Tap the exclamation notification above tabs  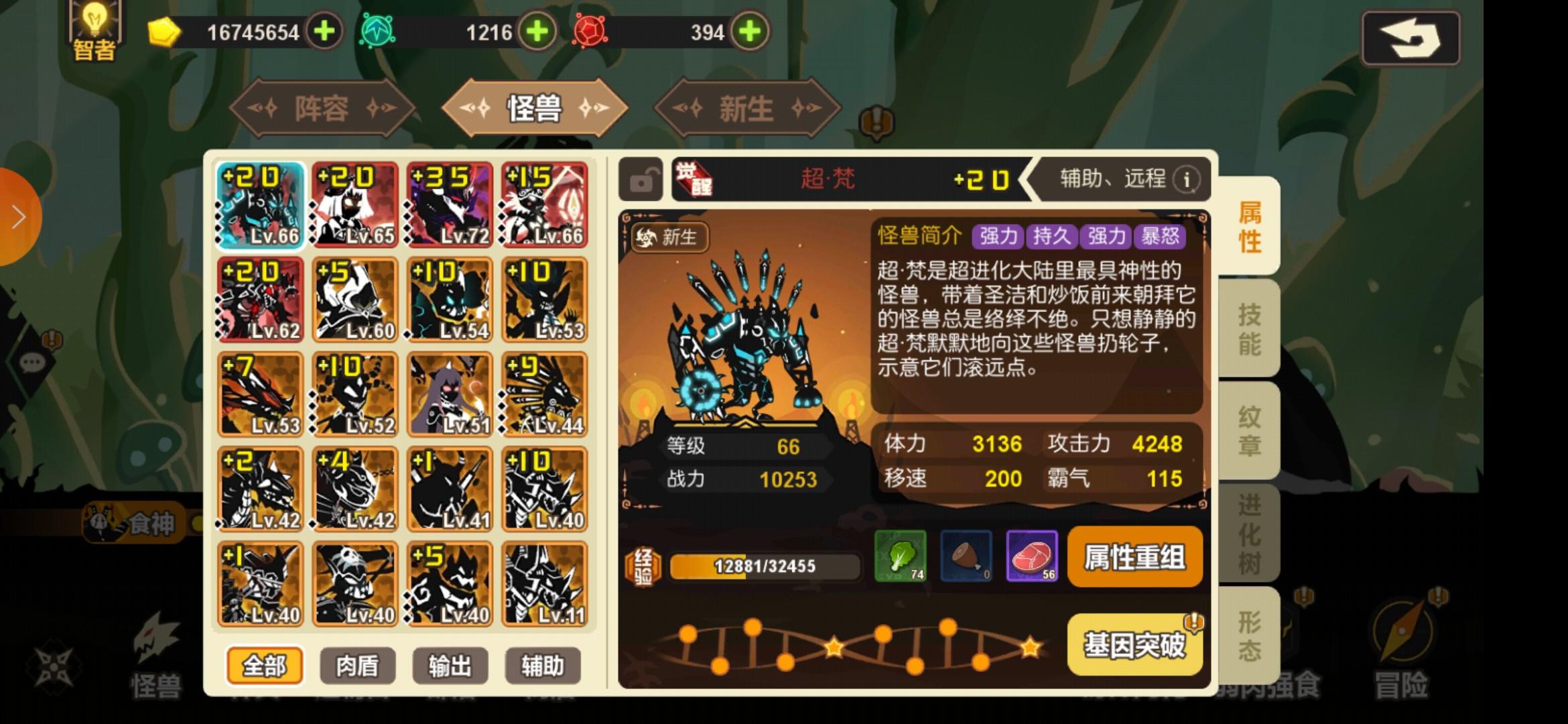point(878,121)
